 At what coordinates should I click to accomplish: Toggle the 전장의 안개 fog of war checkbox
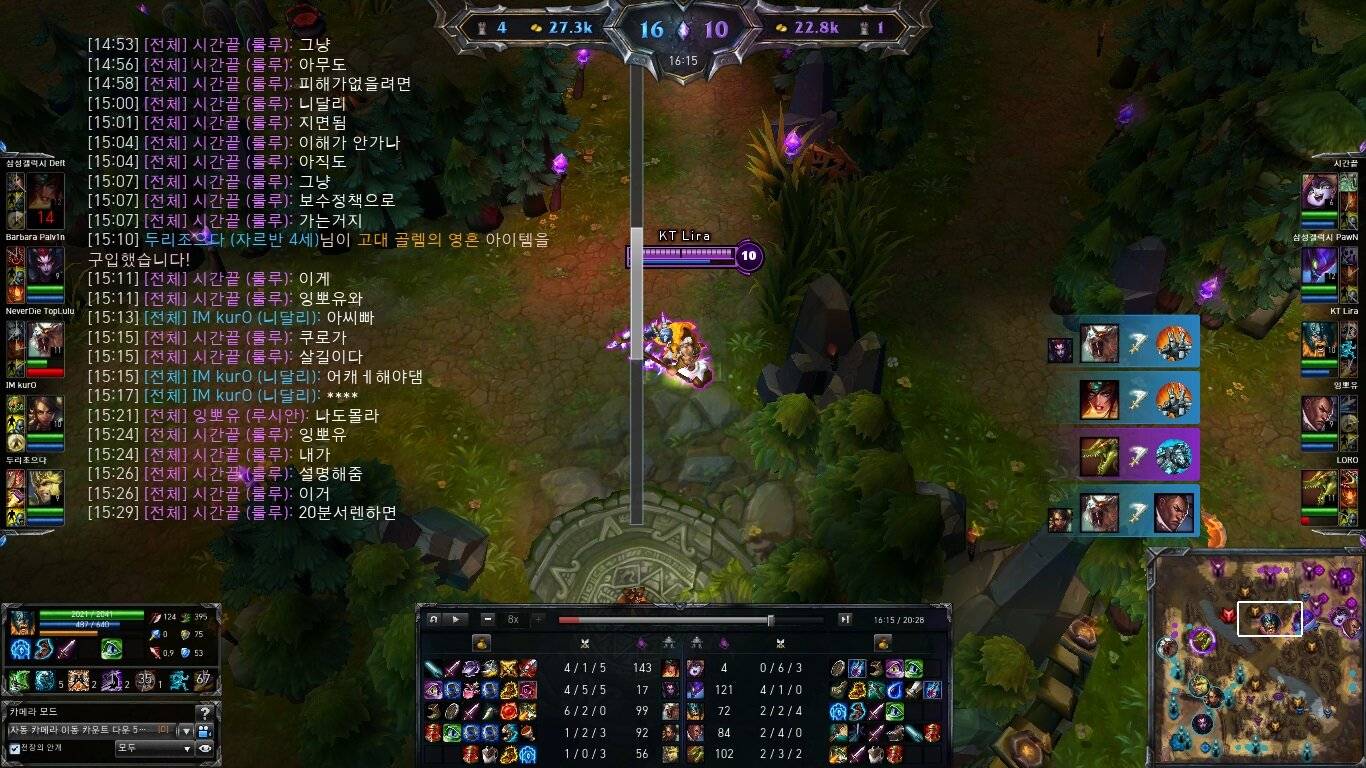click(14, 747)
